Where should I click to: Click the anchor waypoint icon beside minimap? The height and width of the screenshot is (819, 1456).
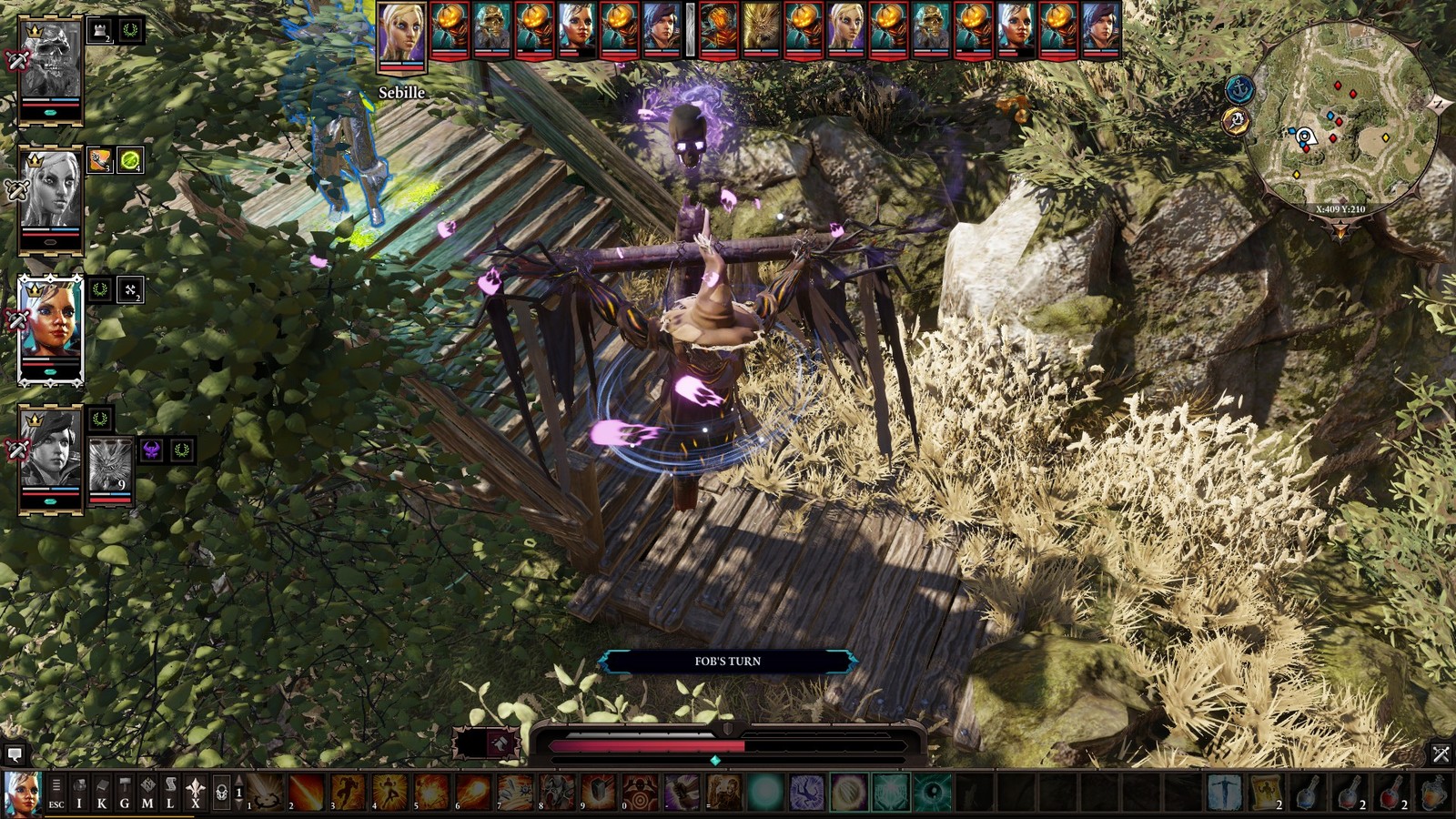click(x=1239, y=89)
